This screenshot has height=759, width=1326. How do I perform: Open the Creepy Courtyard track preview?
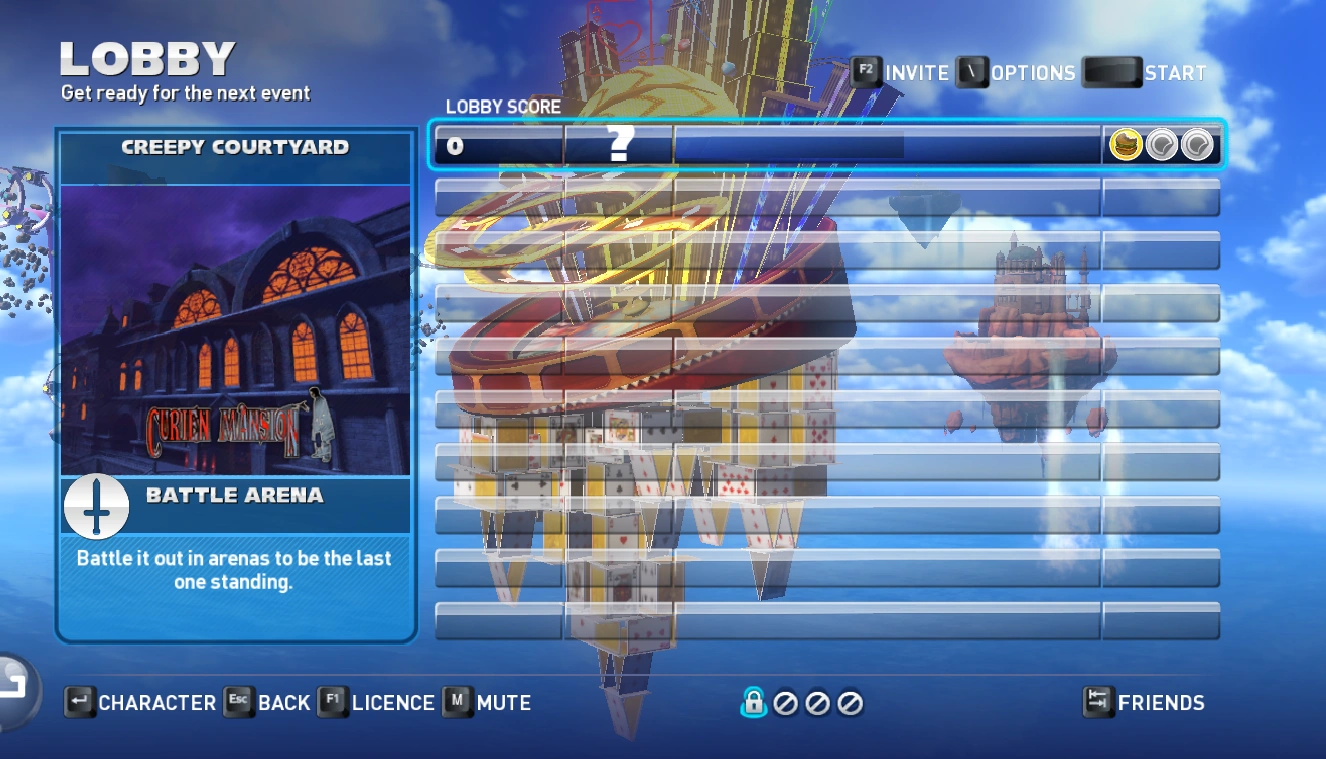coord(235,330)
